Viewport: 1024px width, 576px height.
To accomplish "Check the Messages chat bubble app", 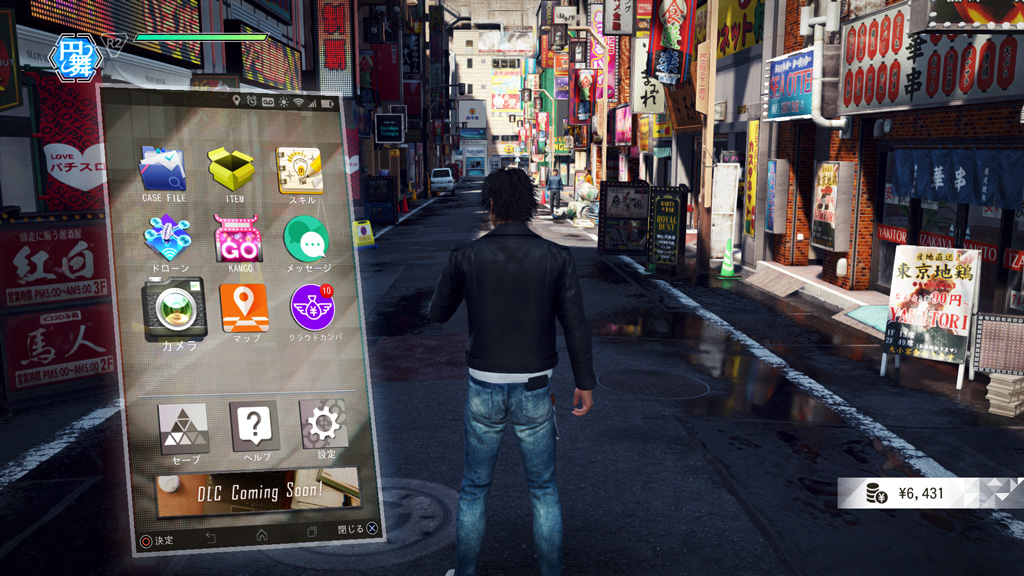I will click(305, 239).
